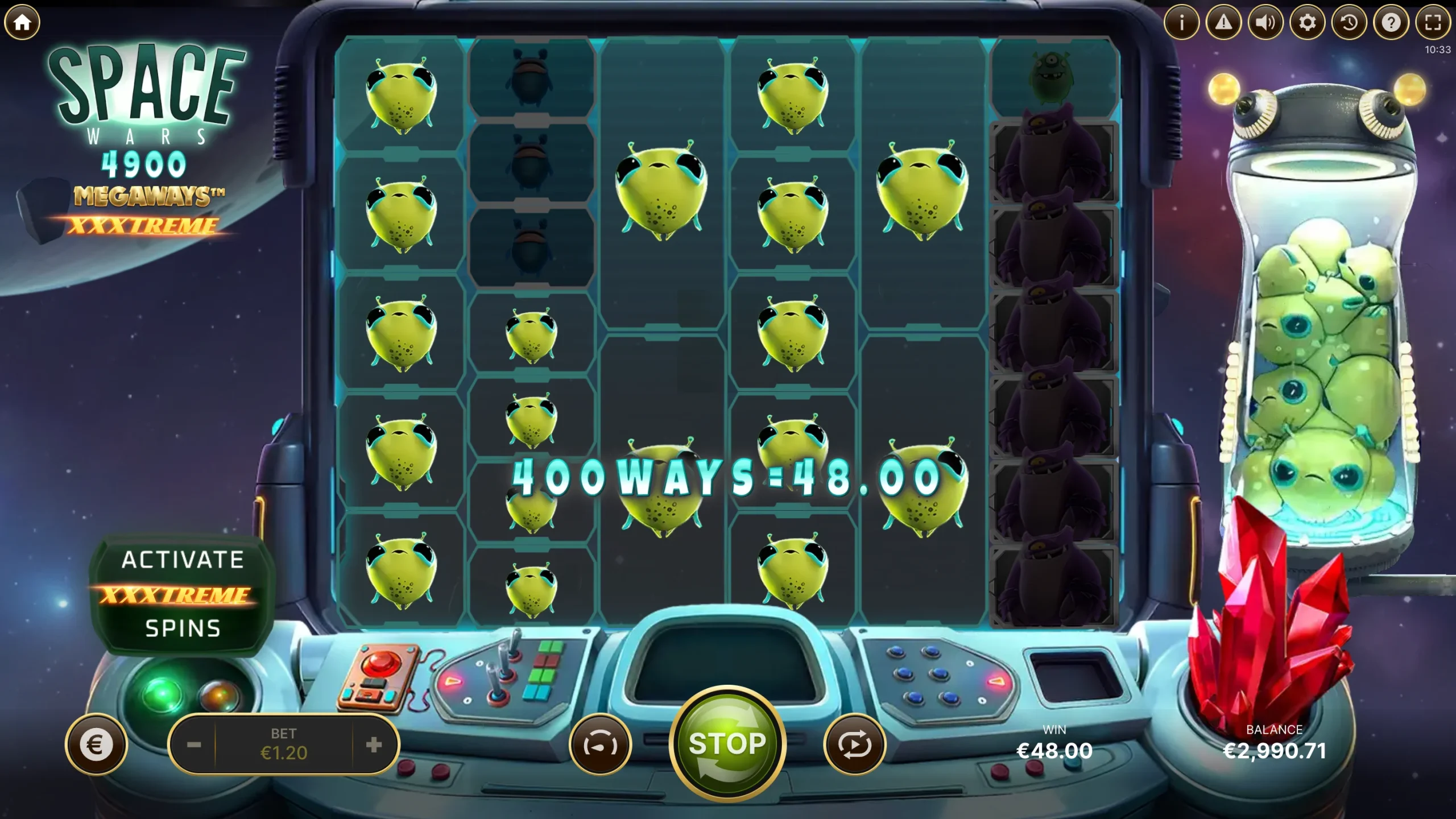Image resolution: width=1456 pixels, height=819 pixels.
Task: Open autoplay looping arrows button
Action: pos(854,744)
